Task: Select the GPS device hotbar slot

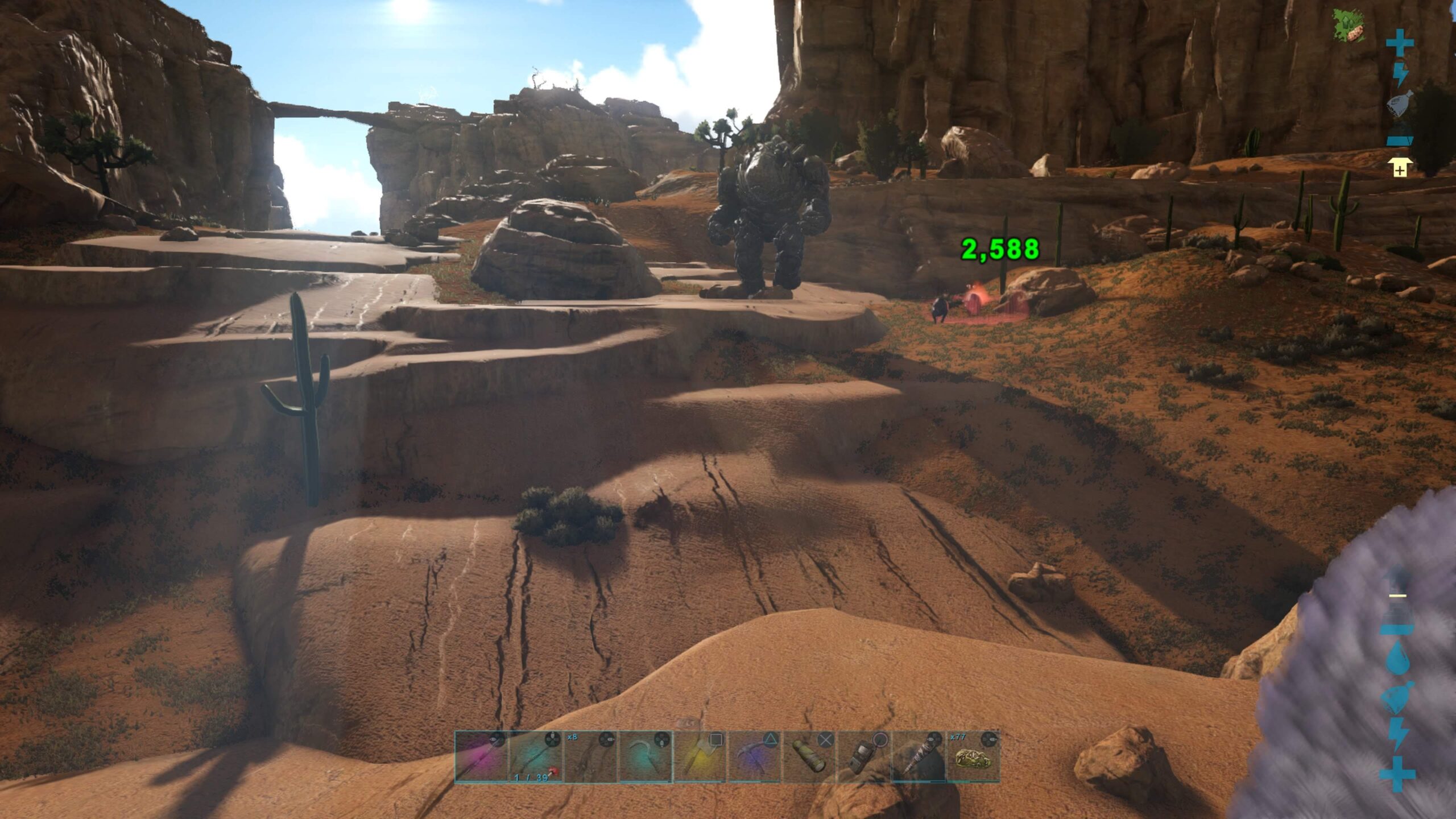Action: (863, 757)
